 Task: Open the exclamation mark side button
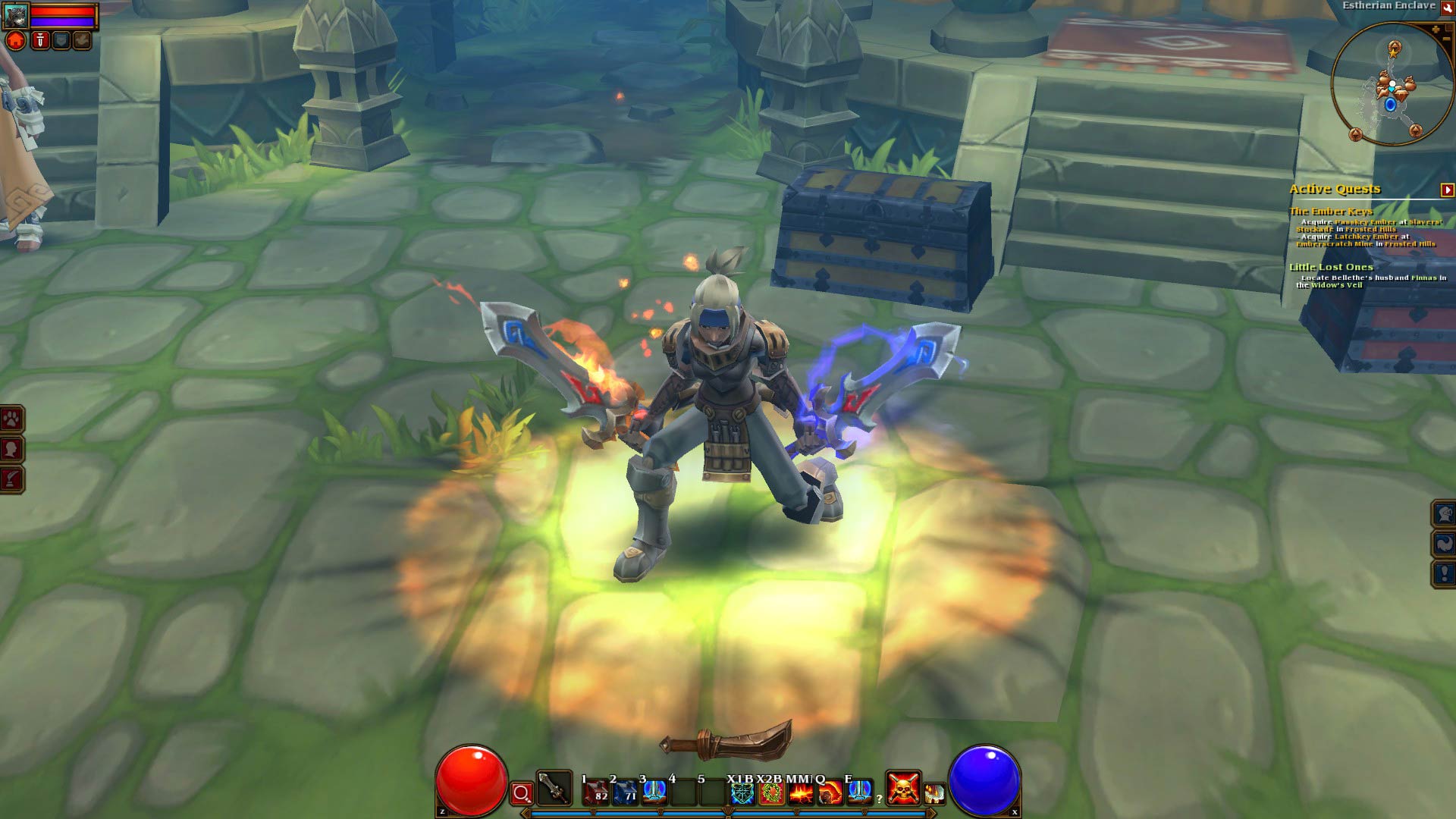tap(1444, 574)
